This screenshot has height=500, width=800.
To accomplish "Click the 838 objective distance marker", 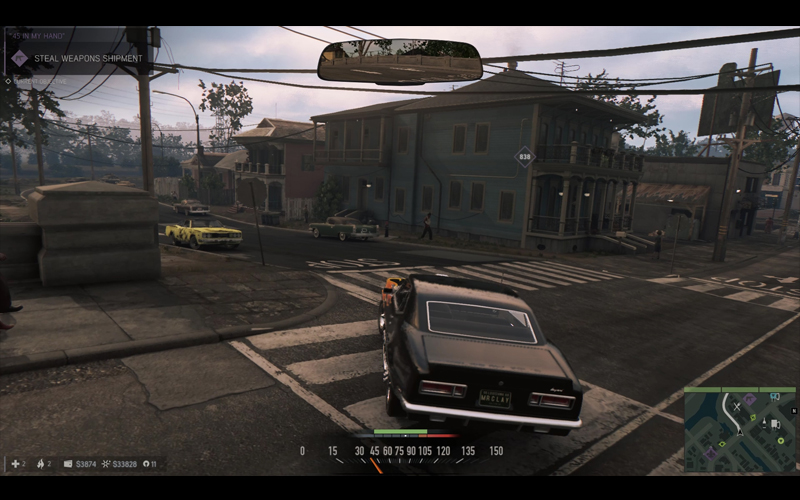I will point(524,156).
